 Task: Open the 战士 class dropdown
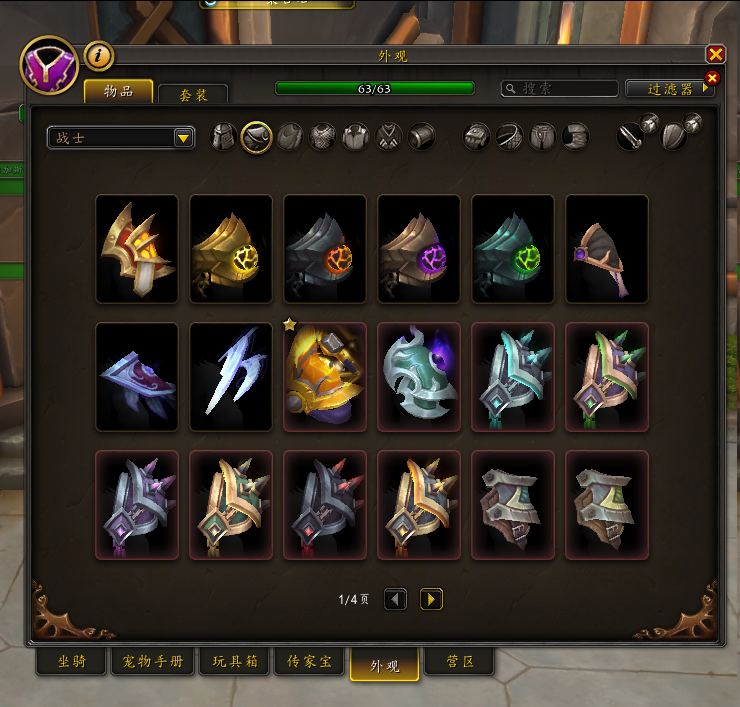(x=121, y=138)
